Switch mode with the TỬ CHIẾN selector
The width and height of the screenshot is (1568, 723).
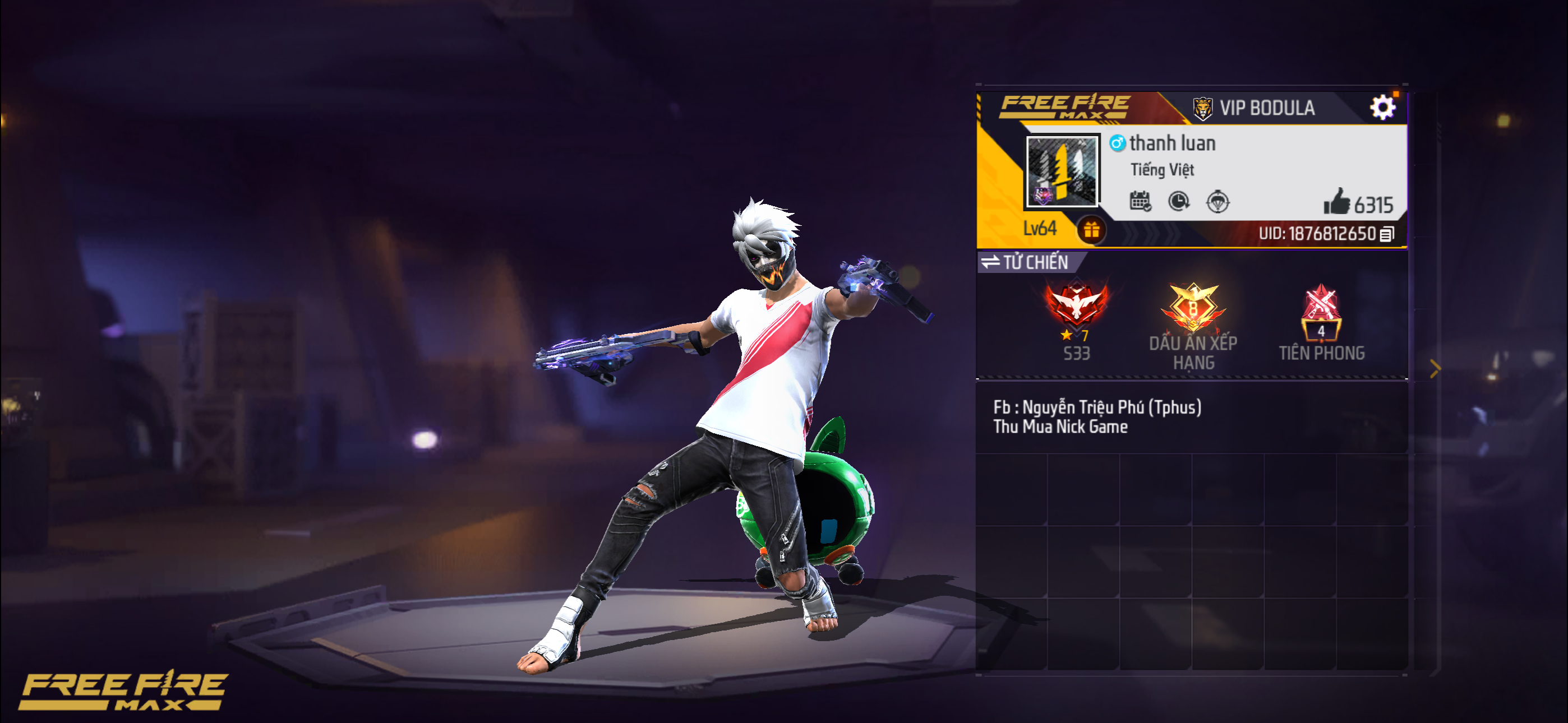click(x=1026, y=262)
